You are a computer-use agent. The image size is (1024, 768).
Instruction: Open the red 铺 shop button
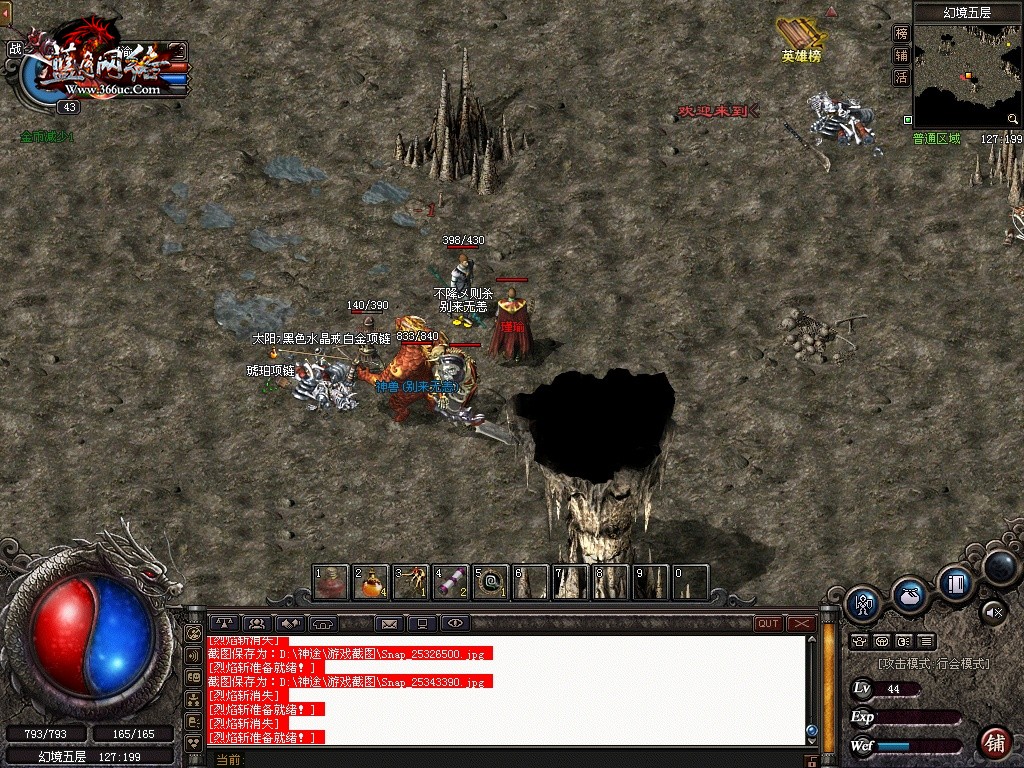coord(995,742)
